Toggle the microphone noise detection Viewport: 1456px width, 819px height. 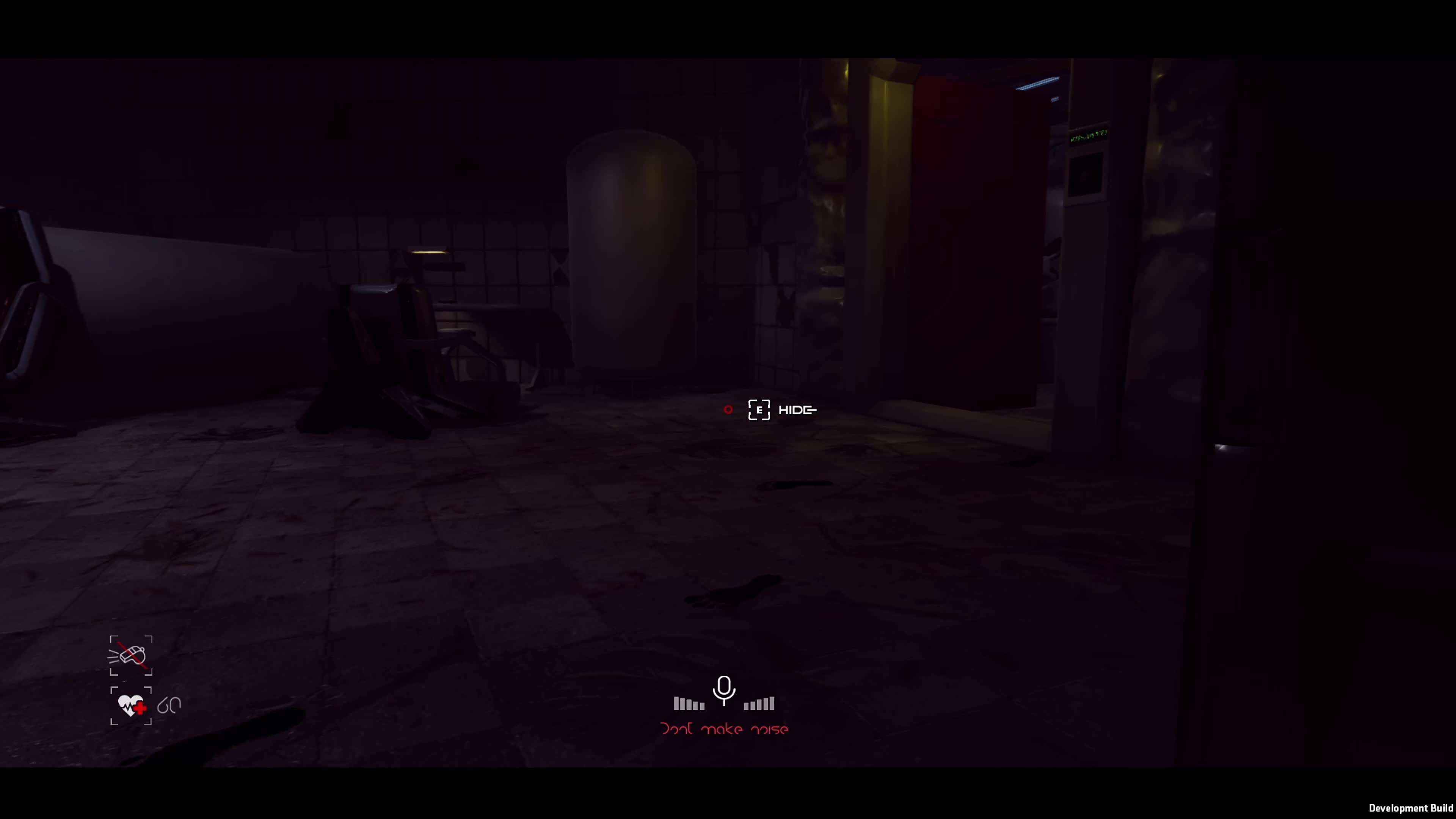[x=724, y=691]
